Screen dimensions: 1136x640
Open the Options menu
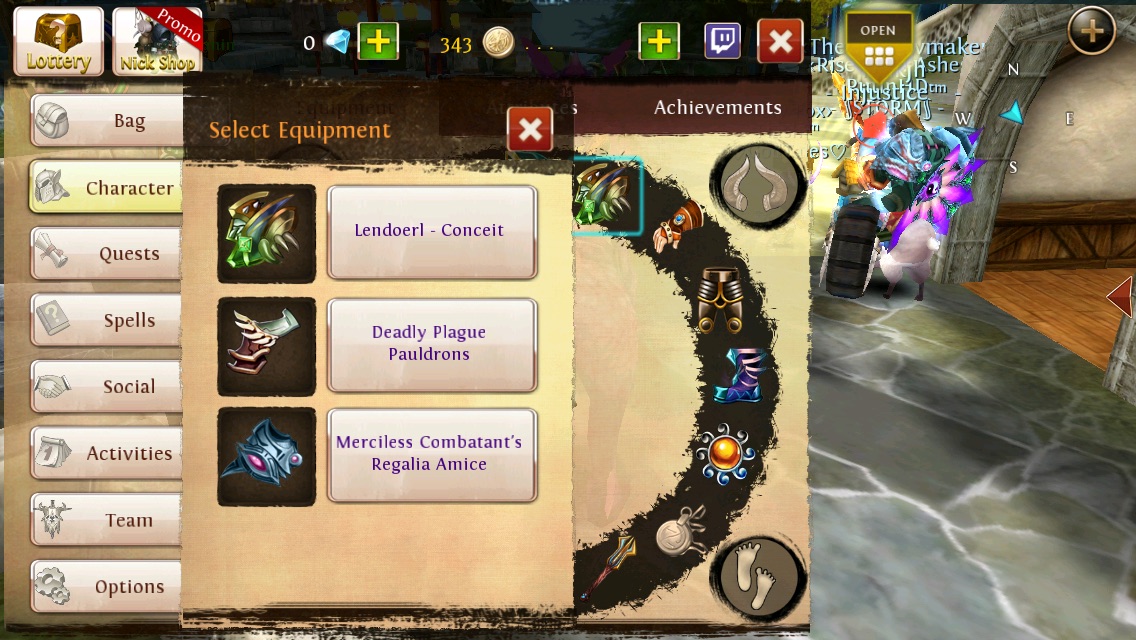click(107, 587)
